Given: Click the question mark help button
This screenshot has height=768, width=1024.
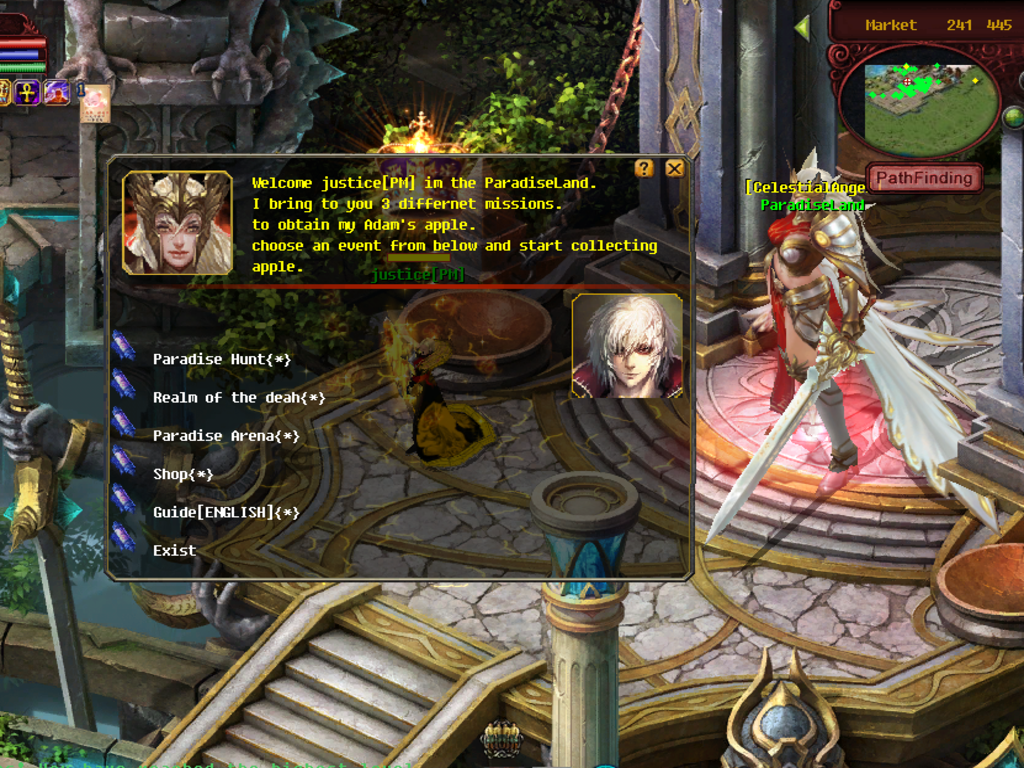Looking at the screenshot, I should (x=645, y=168).
